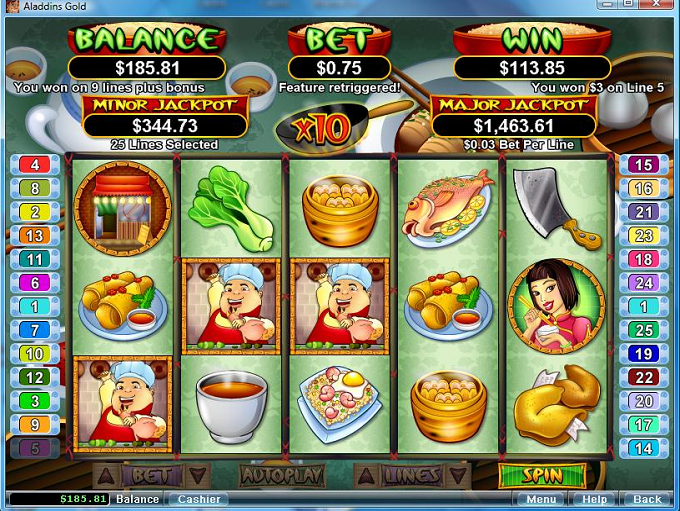Select payline 4 marker
This screenshot has width=680, height=511.
point(34,165)
